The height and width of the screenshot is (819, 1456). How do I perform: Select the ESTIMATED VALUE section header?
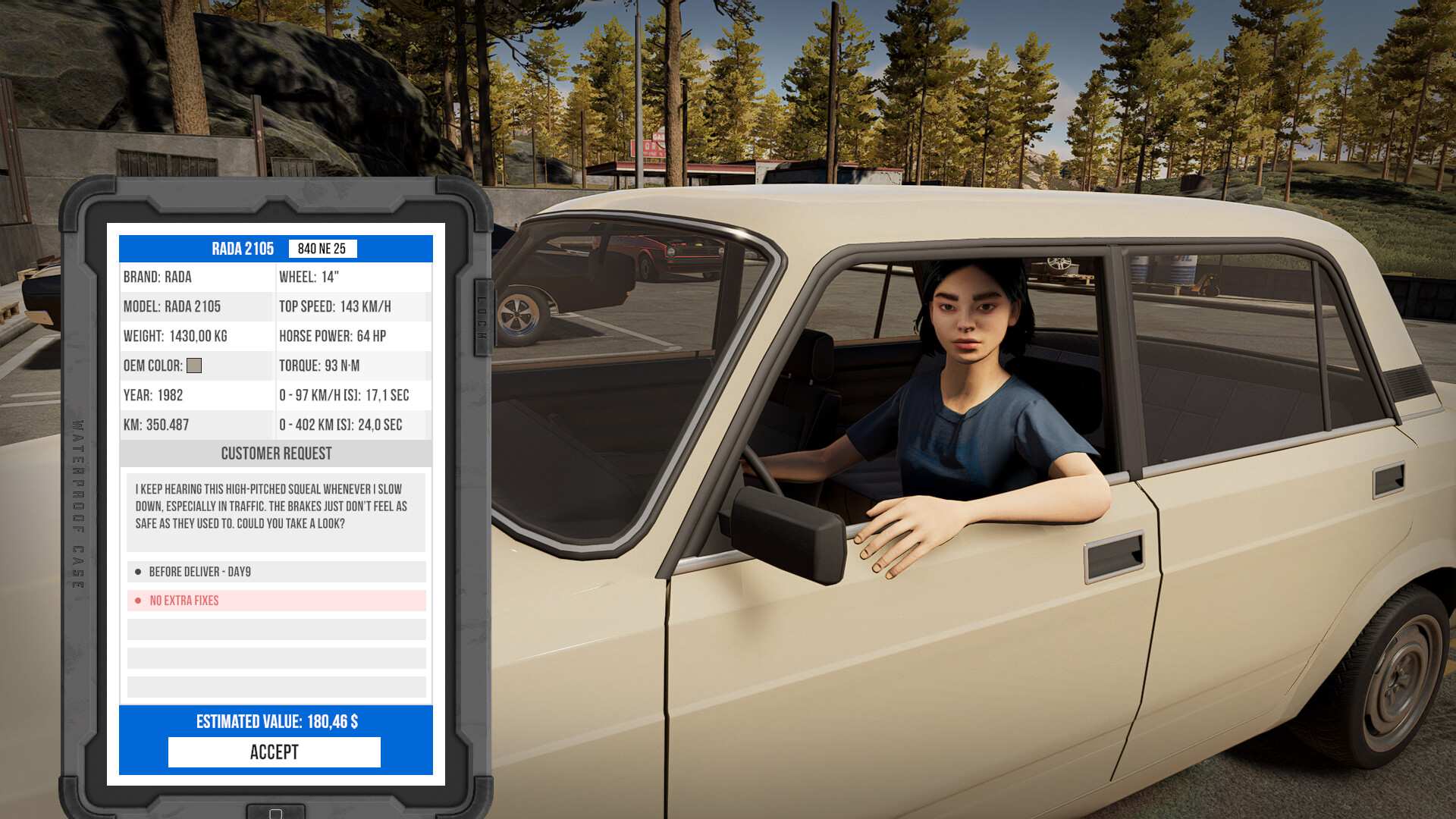[x=275, y=722]
